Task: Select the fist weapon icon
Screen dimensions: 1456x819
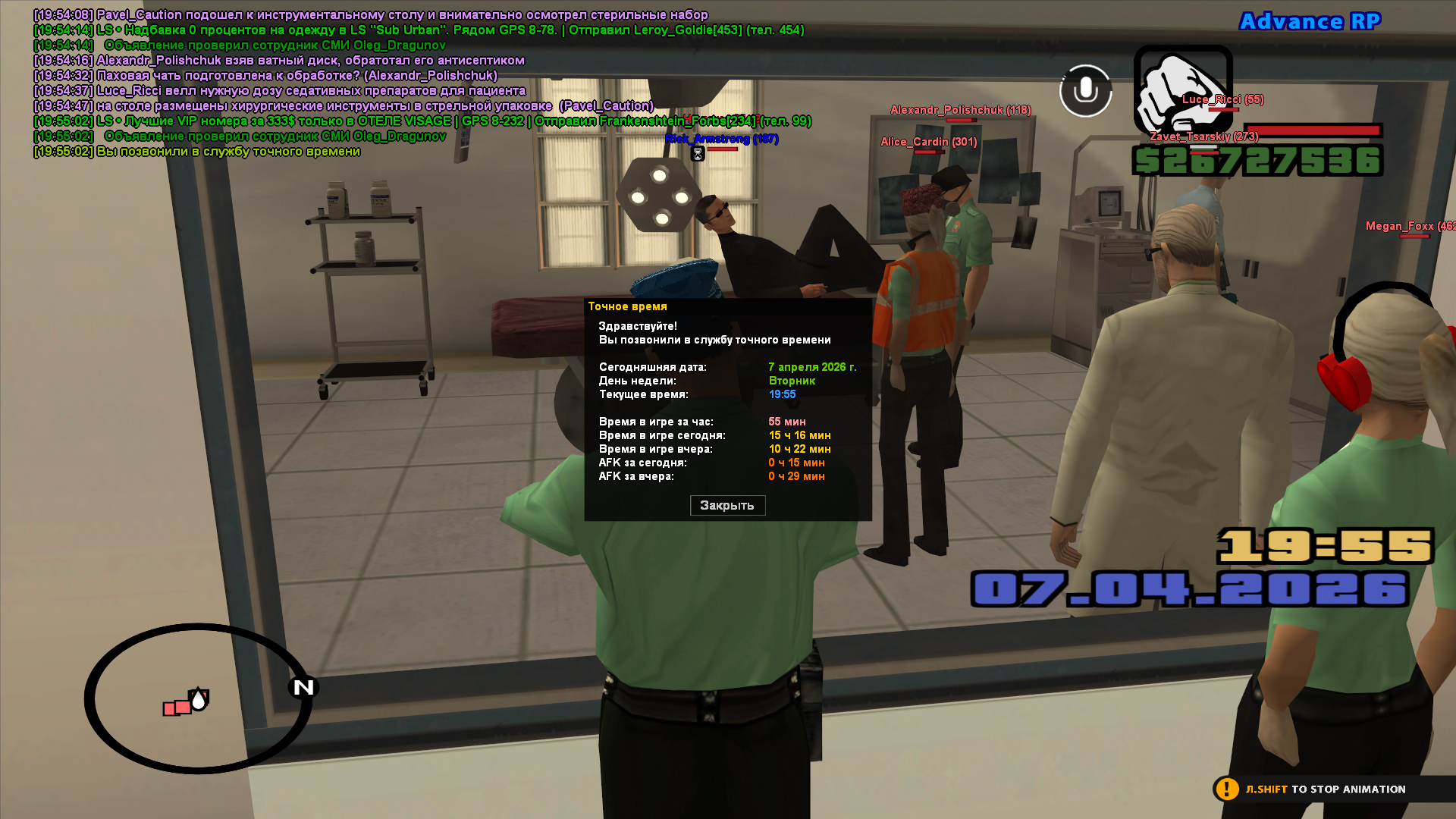Action: point(1181,89)
